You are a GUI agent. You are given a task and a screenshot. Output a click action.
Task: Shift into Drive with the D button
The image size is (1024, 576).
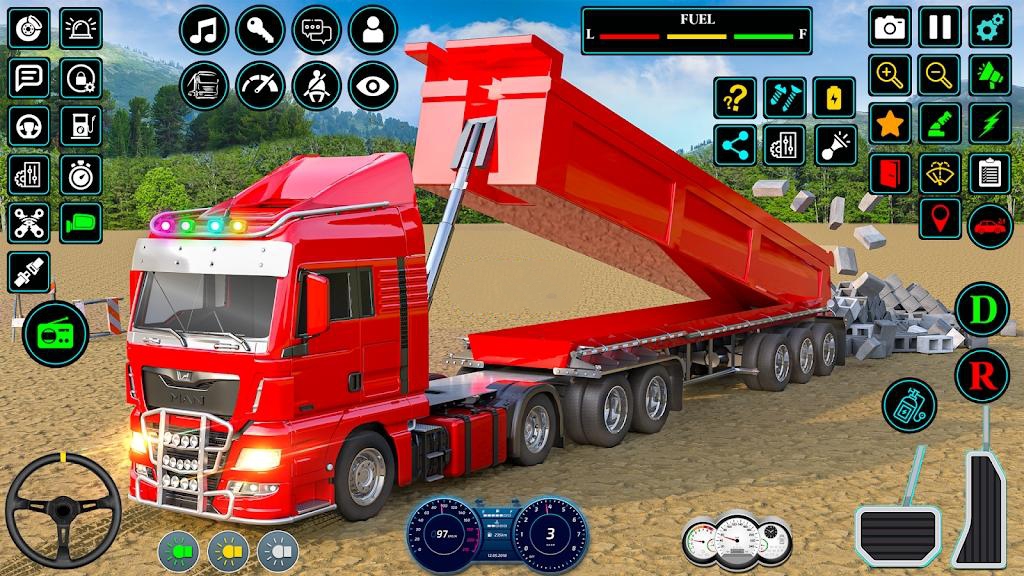click(982, 310)
